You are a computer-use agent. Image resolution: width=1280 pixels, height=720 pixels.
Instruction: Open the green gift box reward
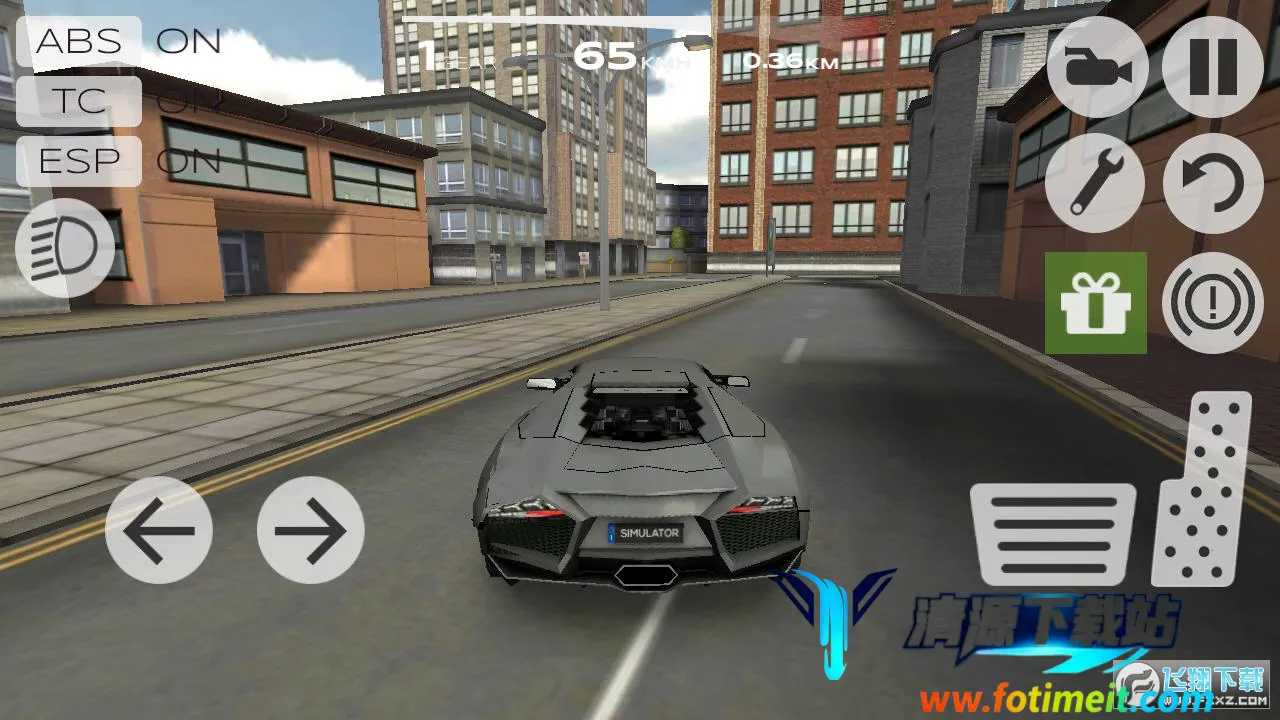[x=1096, y=303]
